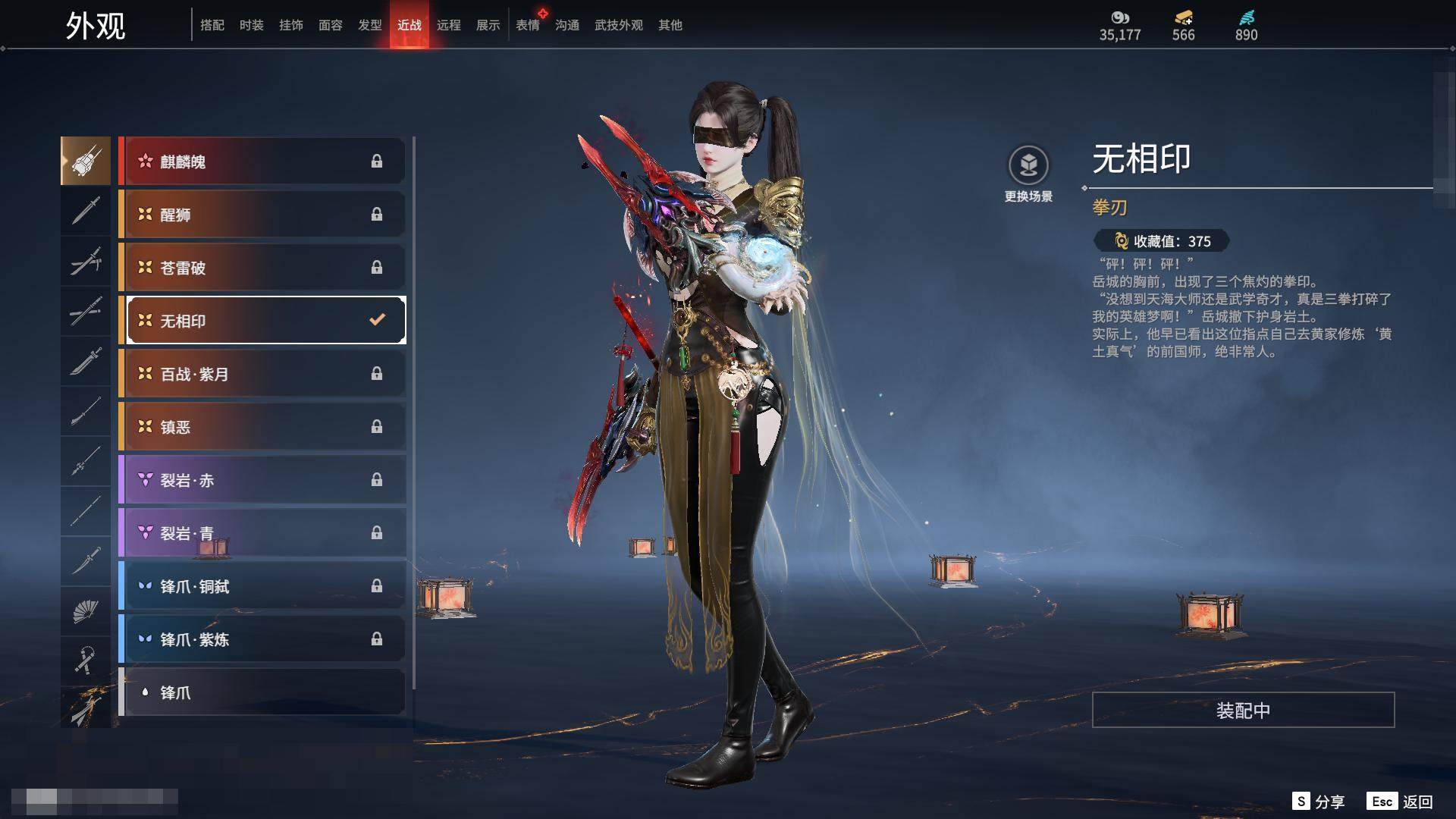This screenshot has width=1456, height=819.
Task: Switch to the 远程 tab
Action: click(448, 25)
